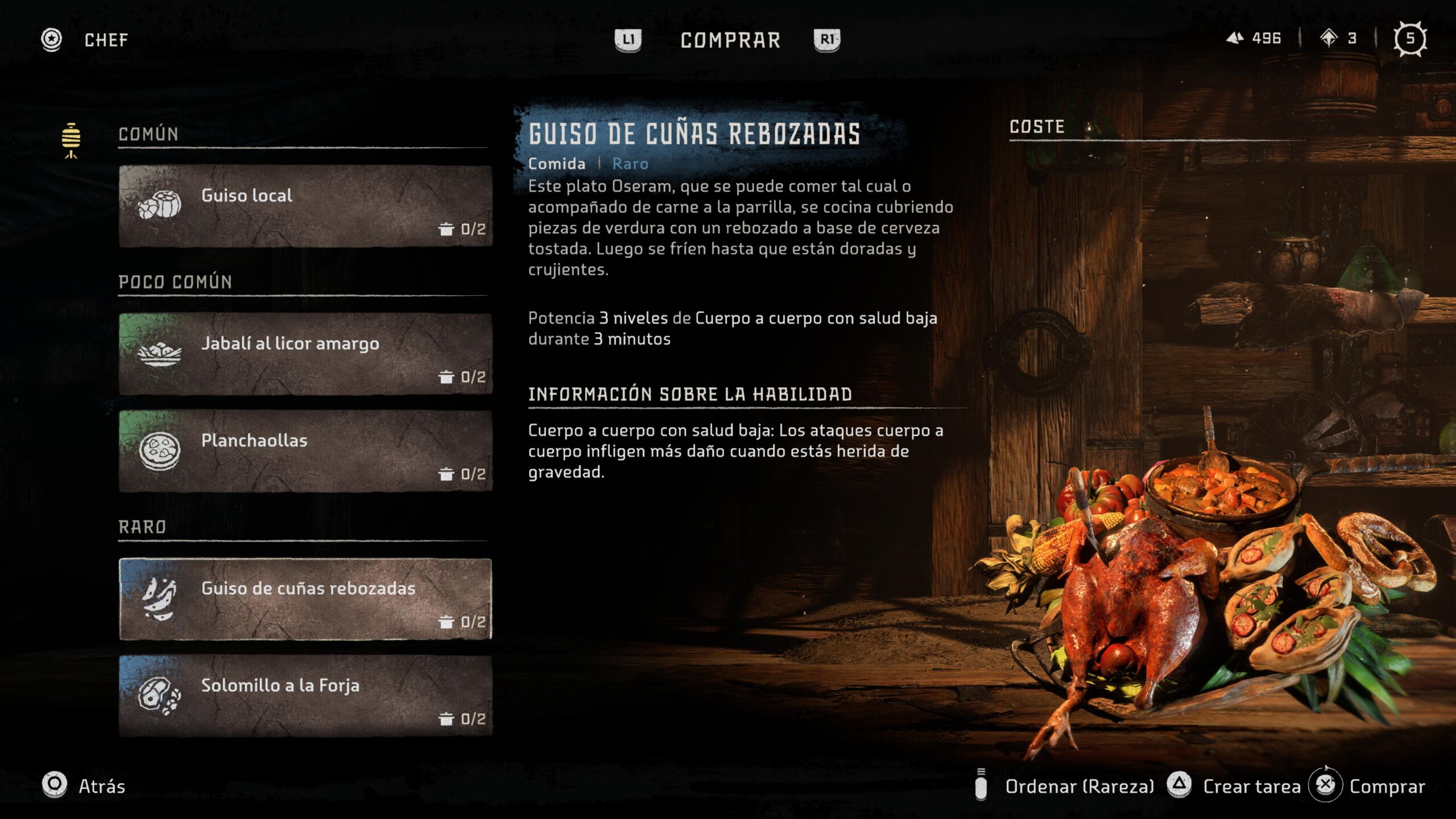This screenshot has width=1456, height=819.
Task: Create a job with Crear tarea
Action: [1234, 786]
